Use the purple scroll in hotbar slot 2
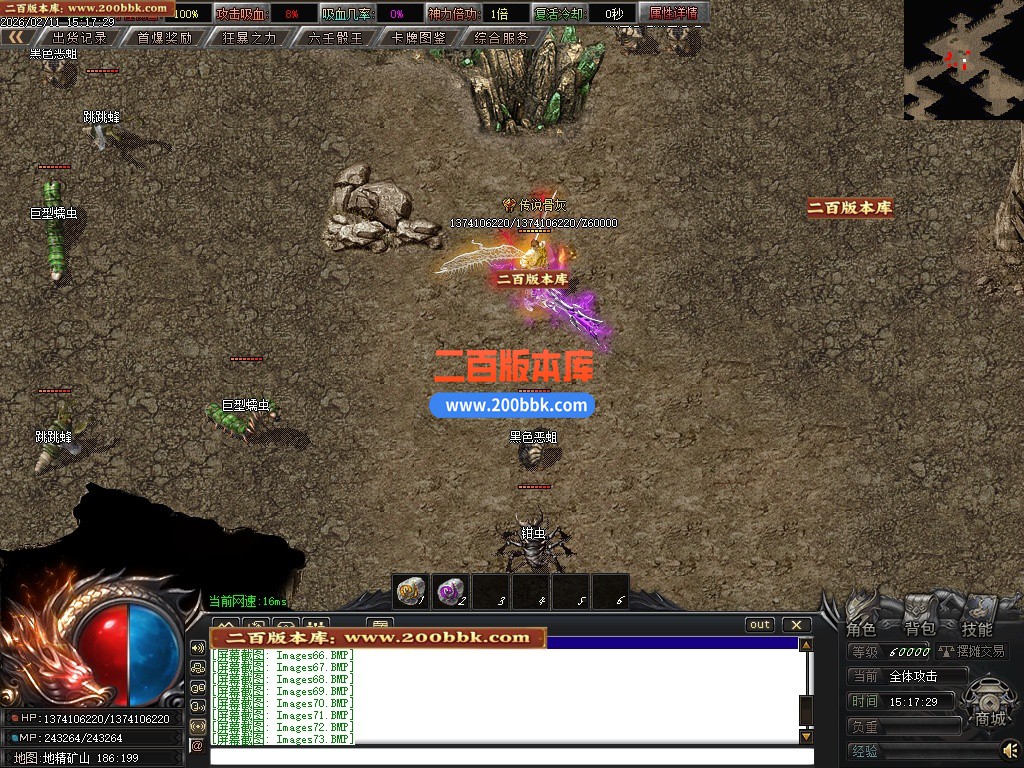Viewport: 1024px width, 768px height. pyautogui.click(x=450, y=591)
